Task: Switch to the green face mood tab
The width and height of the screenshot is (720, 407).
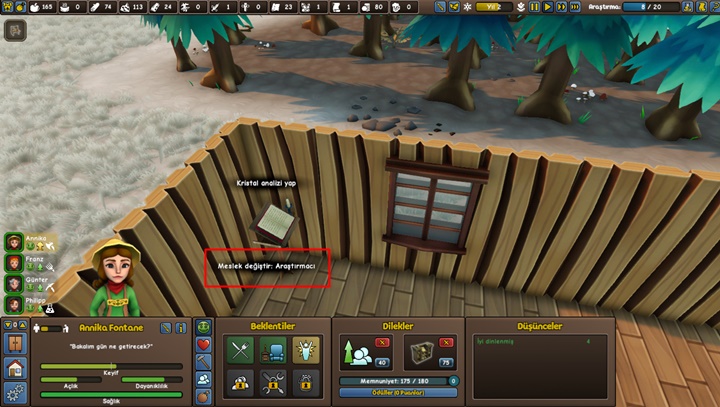Action: tap(204, 328)
